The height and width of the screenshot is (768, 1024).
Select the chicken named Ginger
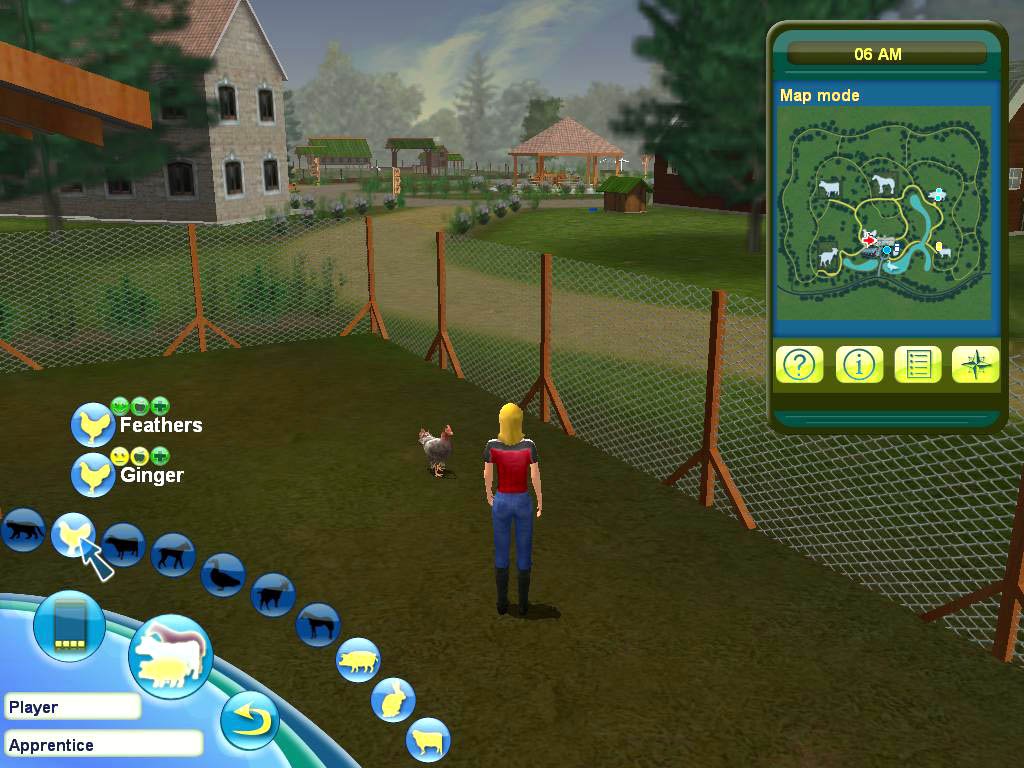click(x=94, y=474)
